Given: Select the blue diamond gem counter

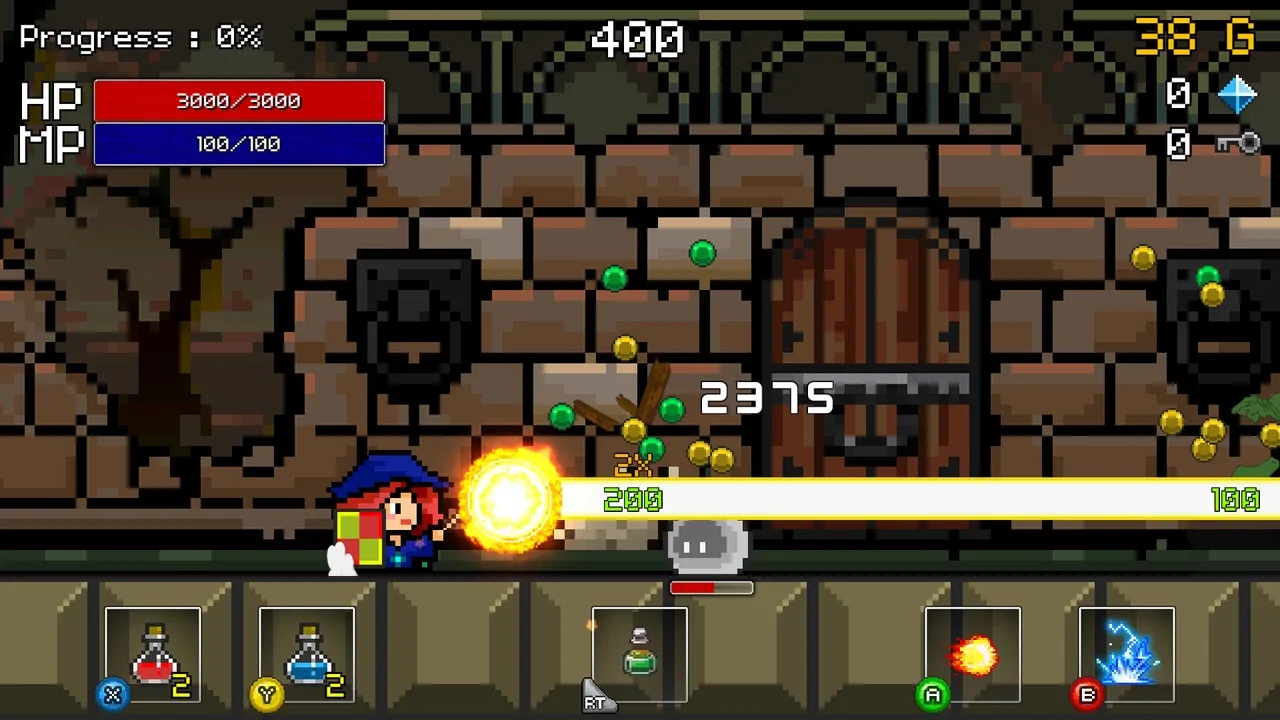Looking at the screenshot, I should point(1237,93).
